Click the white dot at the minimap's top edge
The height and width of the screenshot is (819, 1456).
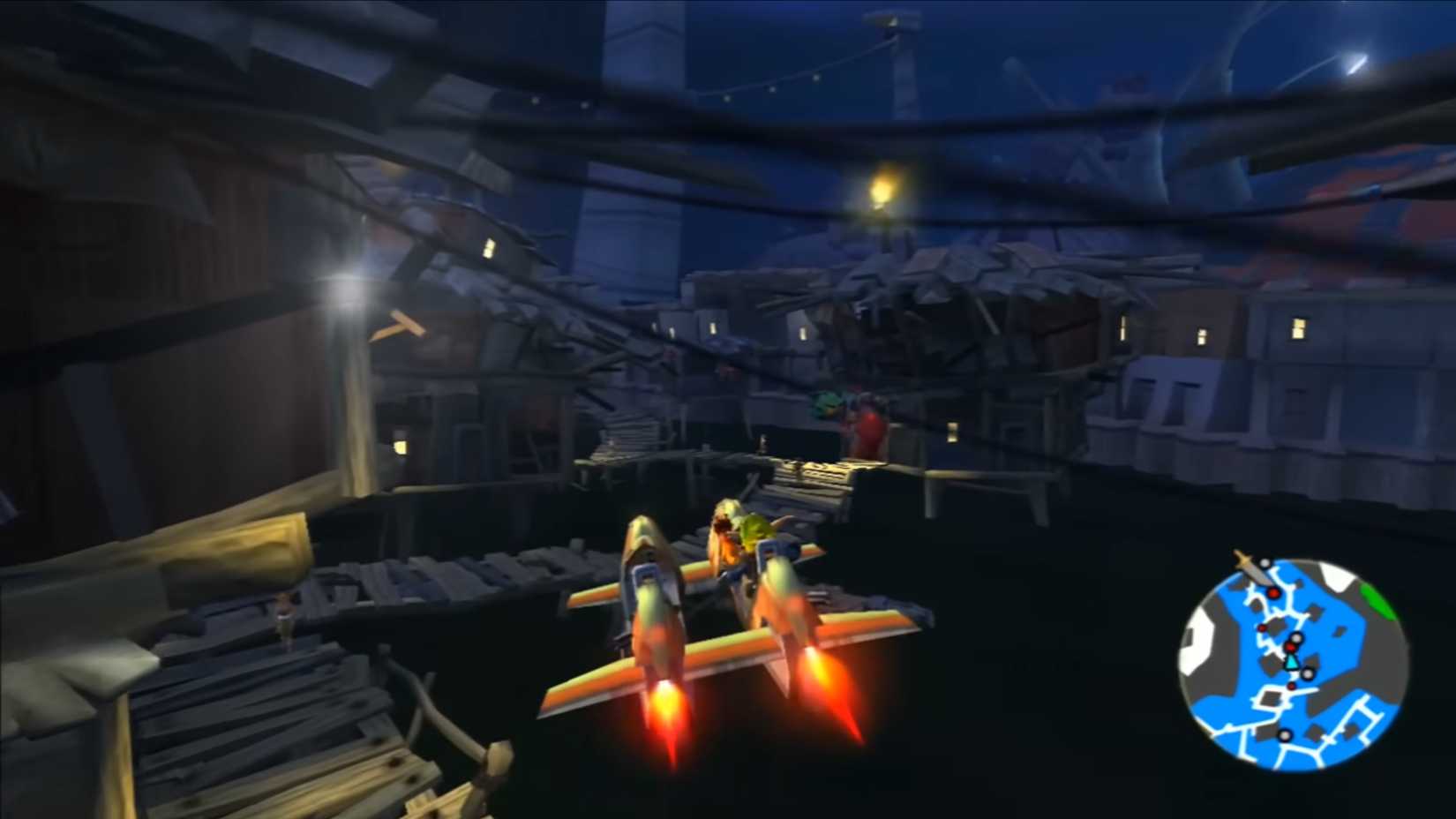[1265, 563]
